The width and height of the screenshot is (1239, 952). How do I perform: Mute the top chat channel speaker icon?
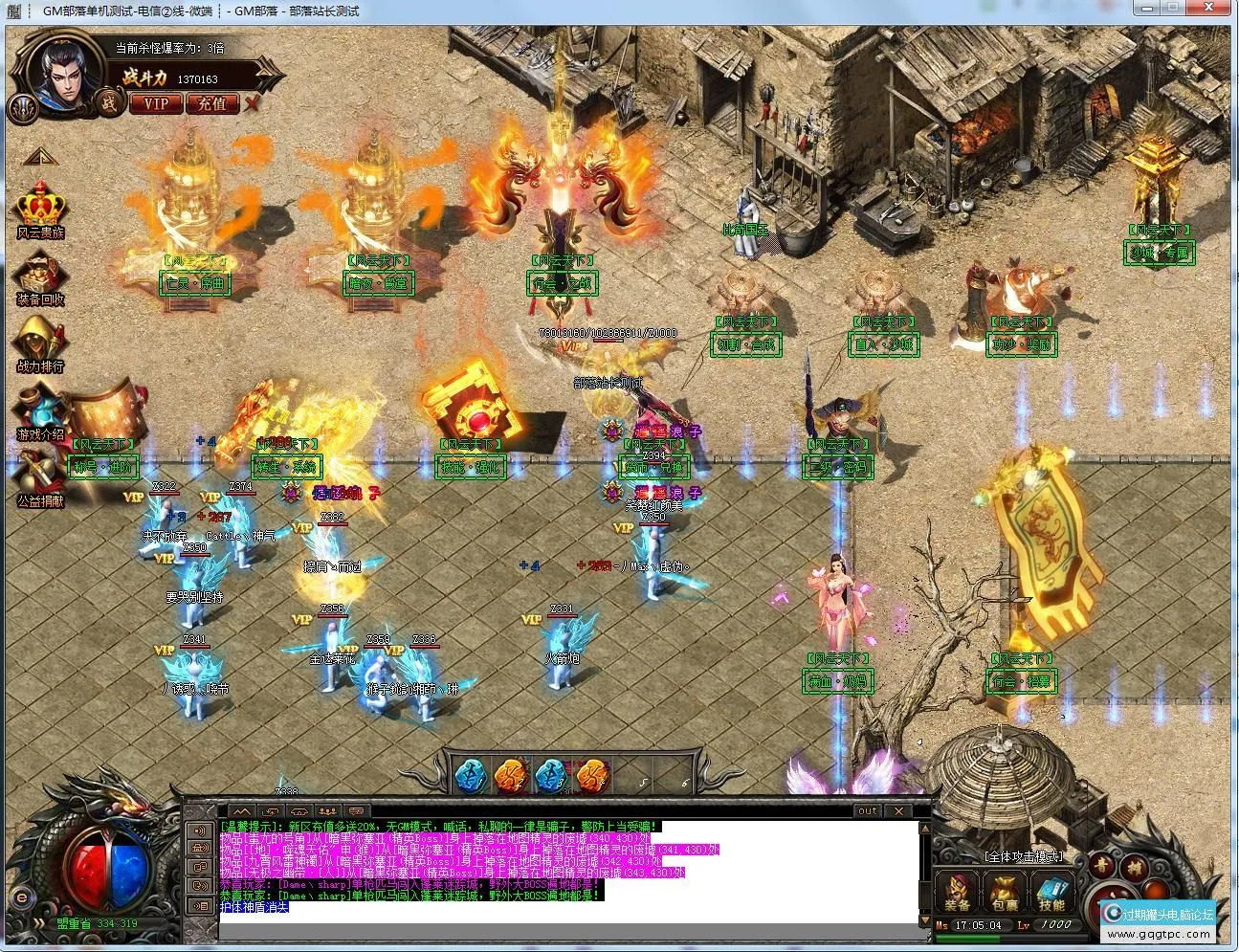click(200, 830)
